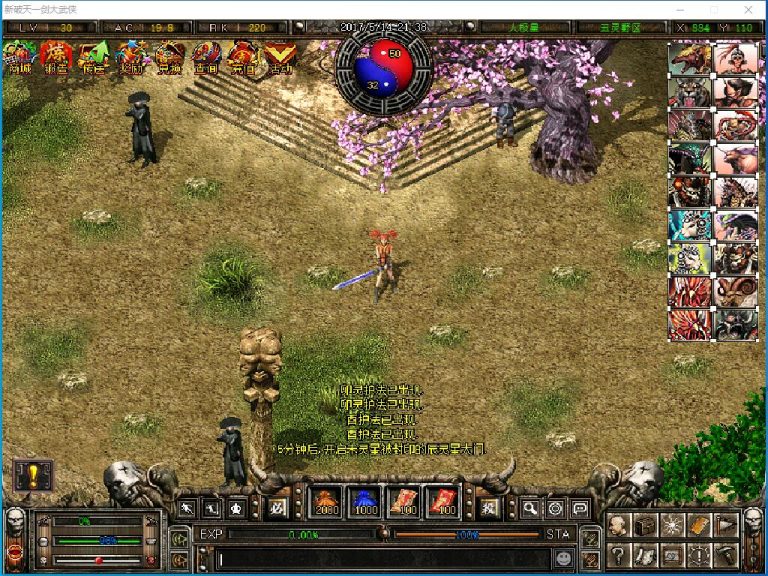Open the 兑换 exchange icon
This screenshot has width=768, height=576.
pyautogui.click(x=168, y=58)
